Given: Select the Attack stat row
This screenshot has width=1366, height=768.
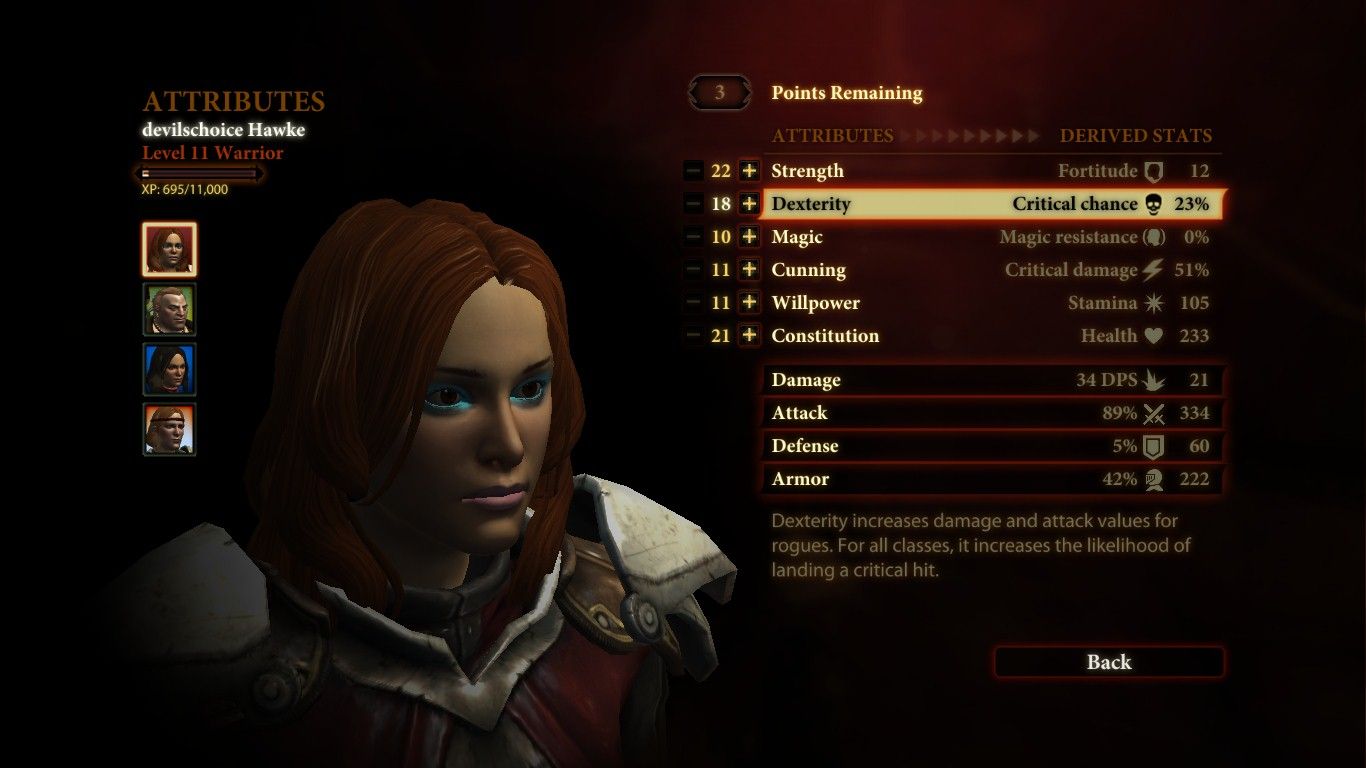Looking at the screenshot, I should tap(992, 413).
